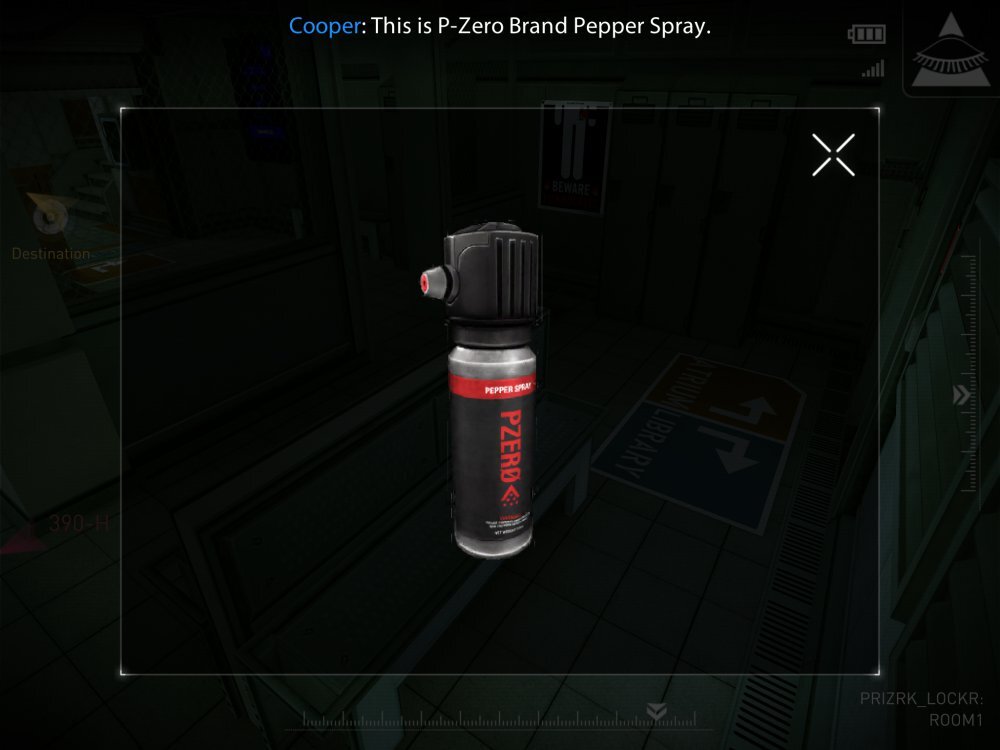
Task: Click the bottom-edge double chevron arrow
Action: tap(656, 711)
